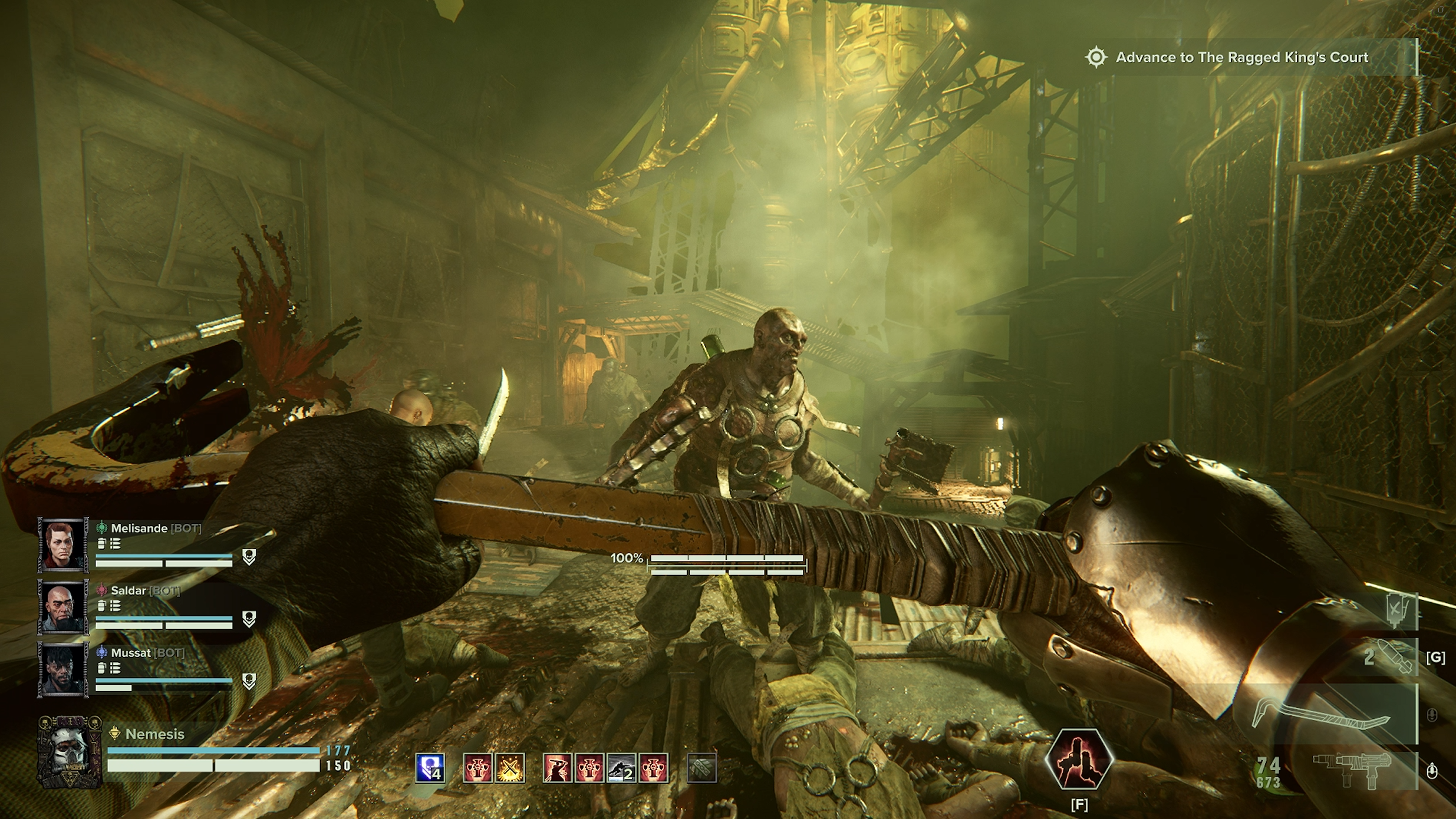The width and height of the screenshot is (1456, 819).
Task: Select Mussat's teammate portrait
Action: point(63,669)
